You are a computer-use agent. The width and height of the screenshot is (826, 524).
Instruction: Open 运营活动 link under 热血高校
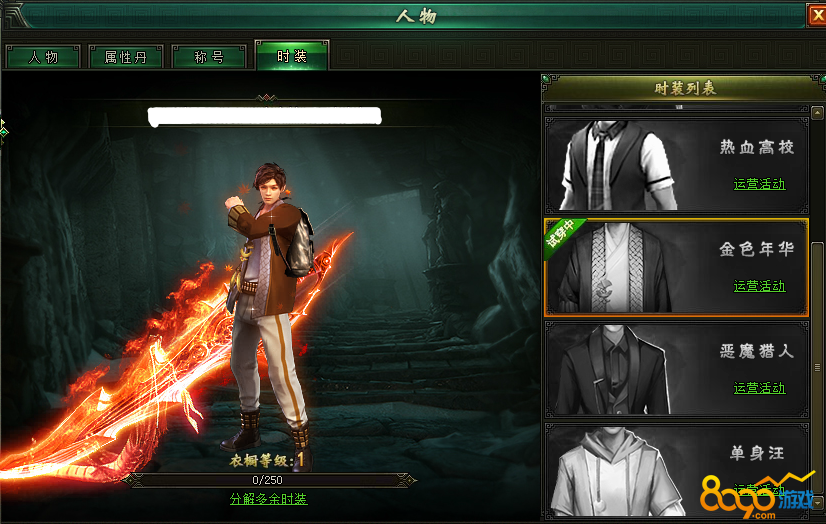(759, 184)
